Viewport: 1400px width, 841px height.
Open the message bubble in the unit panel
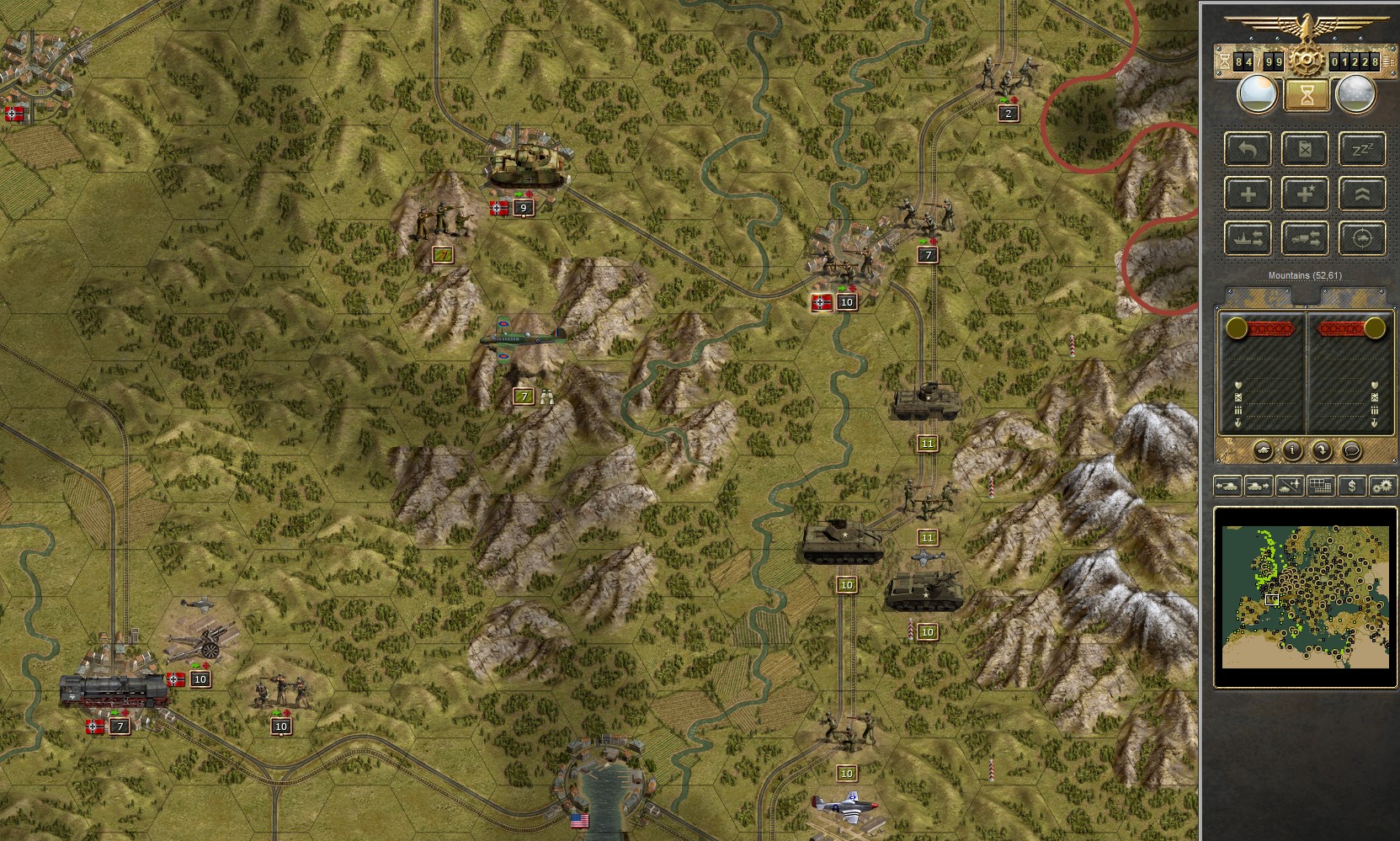coord(1352,451)
